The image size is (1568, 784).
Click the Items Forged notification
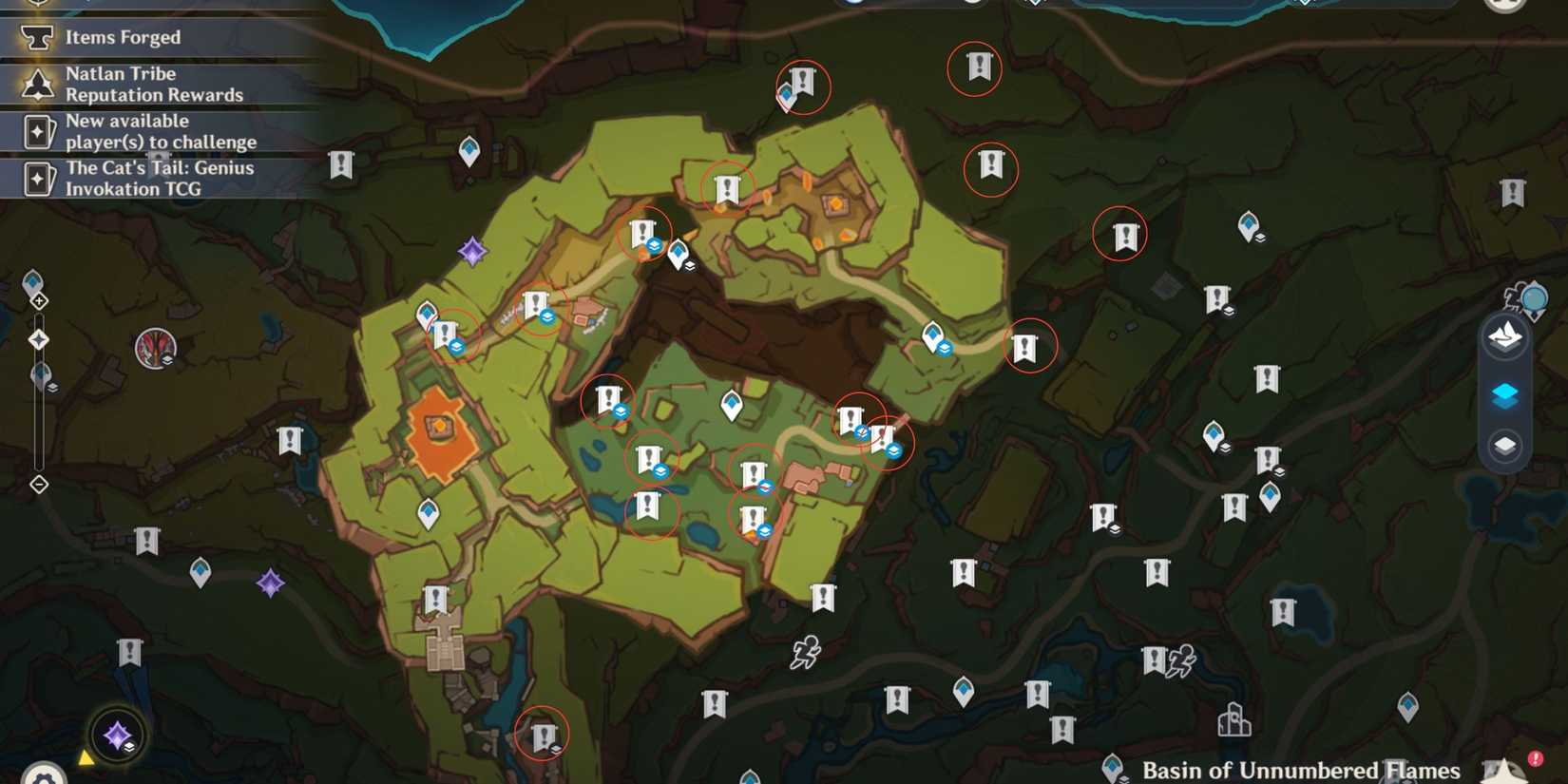pos(122,37)
